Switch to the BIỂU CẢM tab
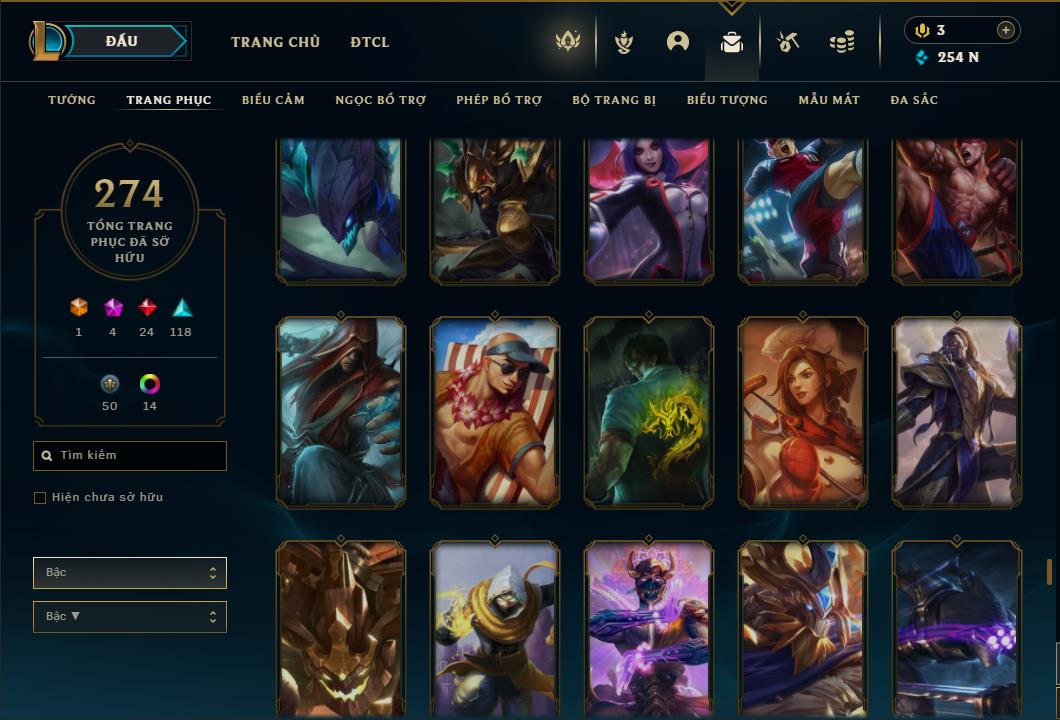Screen dimensions: 1060x720 click(x=273, y=100)
